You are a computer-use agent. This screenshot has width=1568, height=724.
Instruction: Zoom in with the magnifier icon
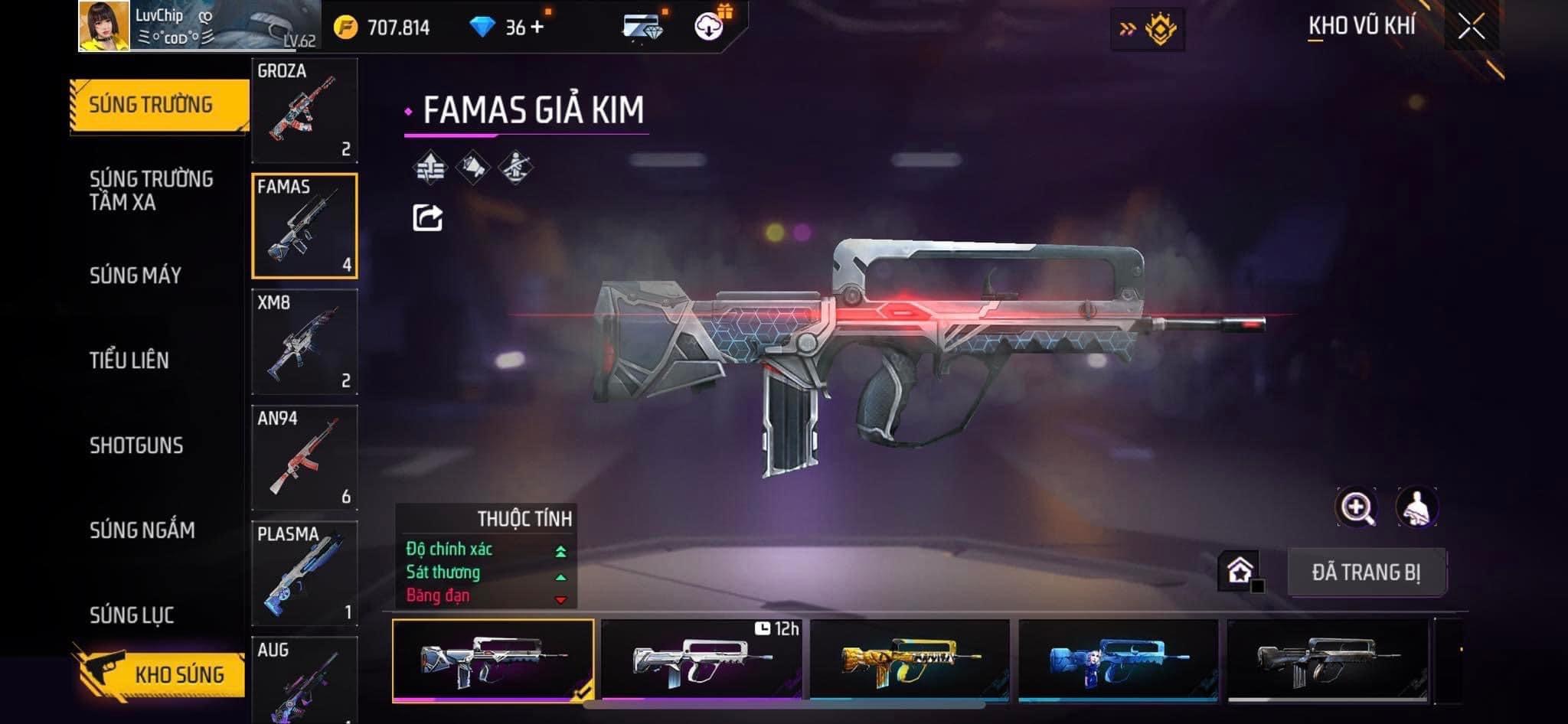[x=1356, y=507]
